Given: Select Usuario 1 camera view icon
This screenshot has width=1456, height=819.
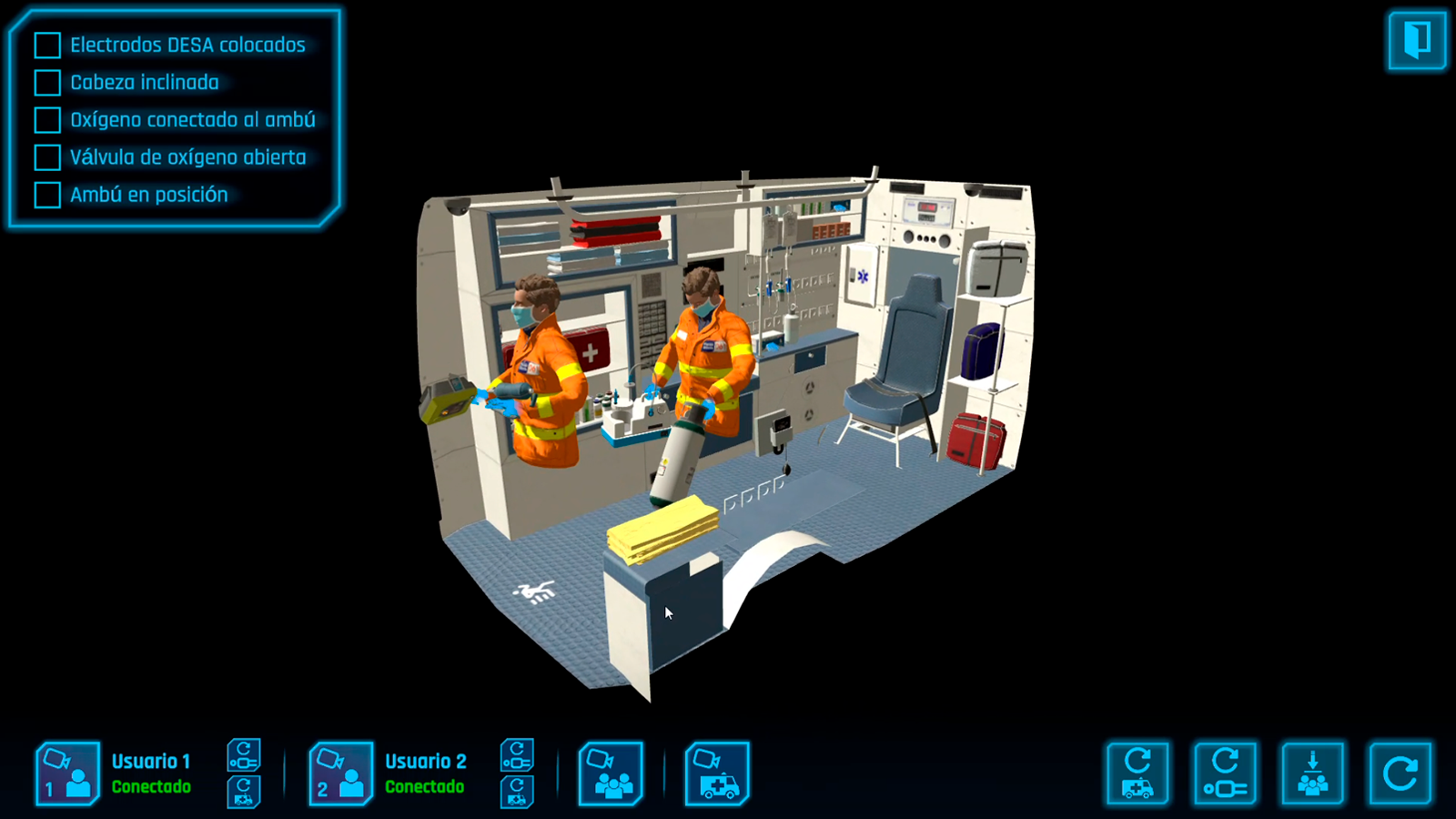Looking at the screenshot, I should [68, 773].
